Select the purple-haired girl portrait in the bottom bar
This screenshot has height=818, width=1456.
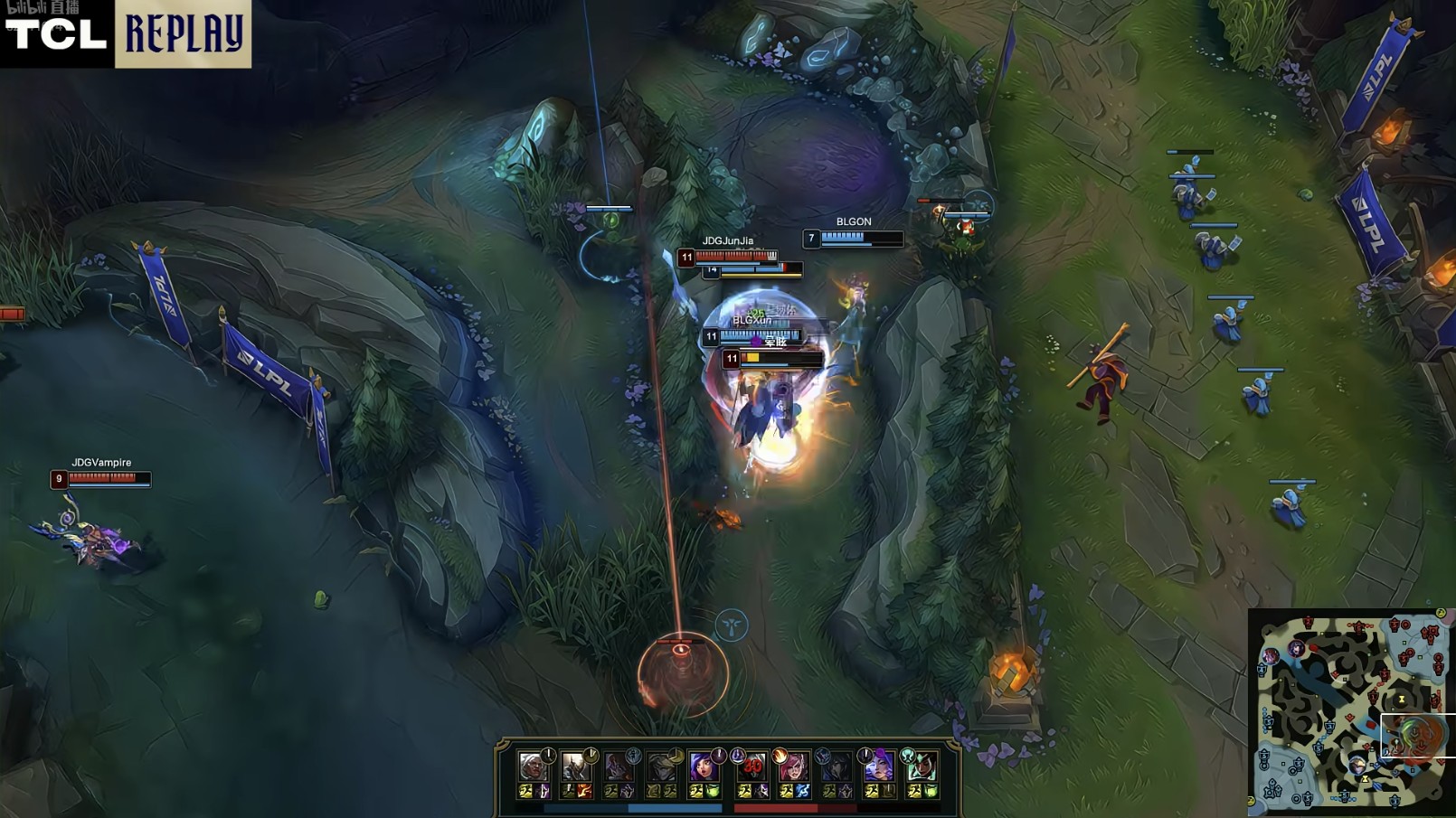click(x=702, y=766)
